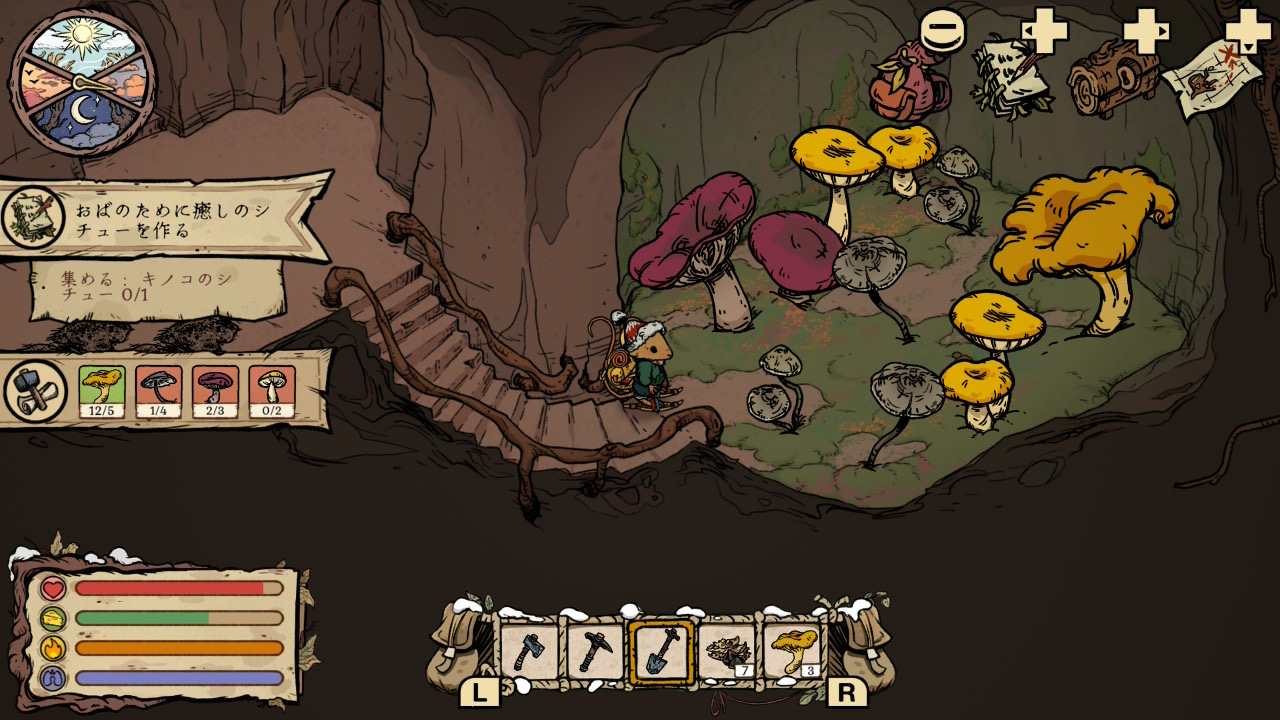Open the treasure map icon

1212,80
